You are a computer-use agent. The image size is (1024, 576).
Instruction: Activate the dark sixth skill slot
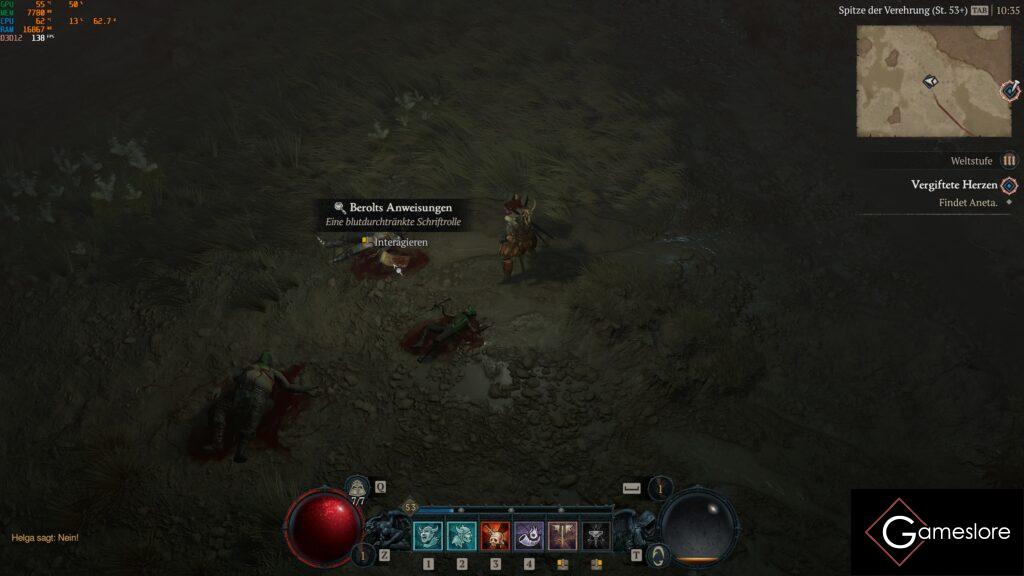[x=596, y=536]
